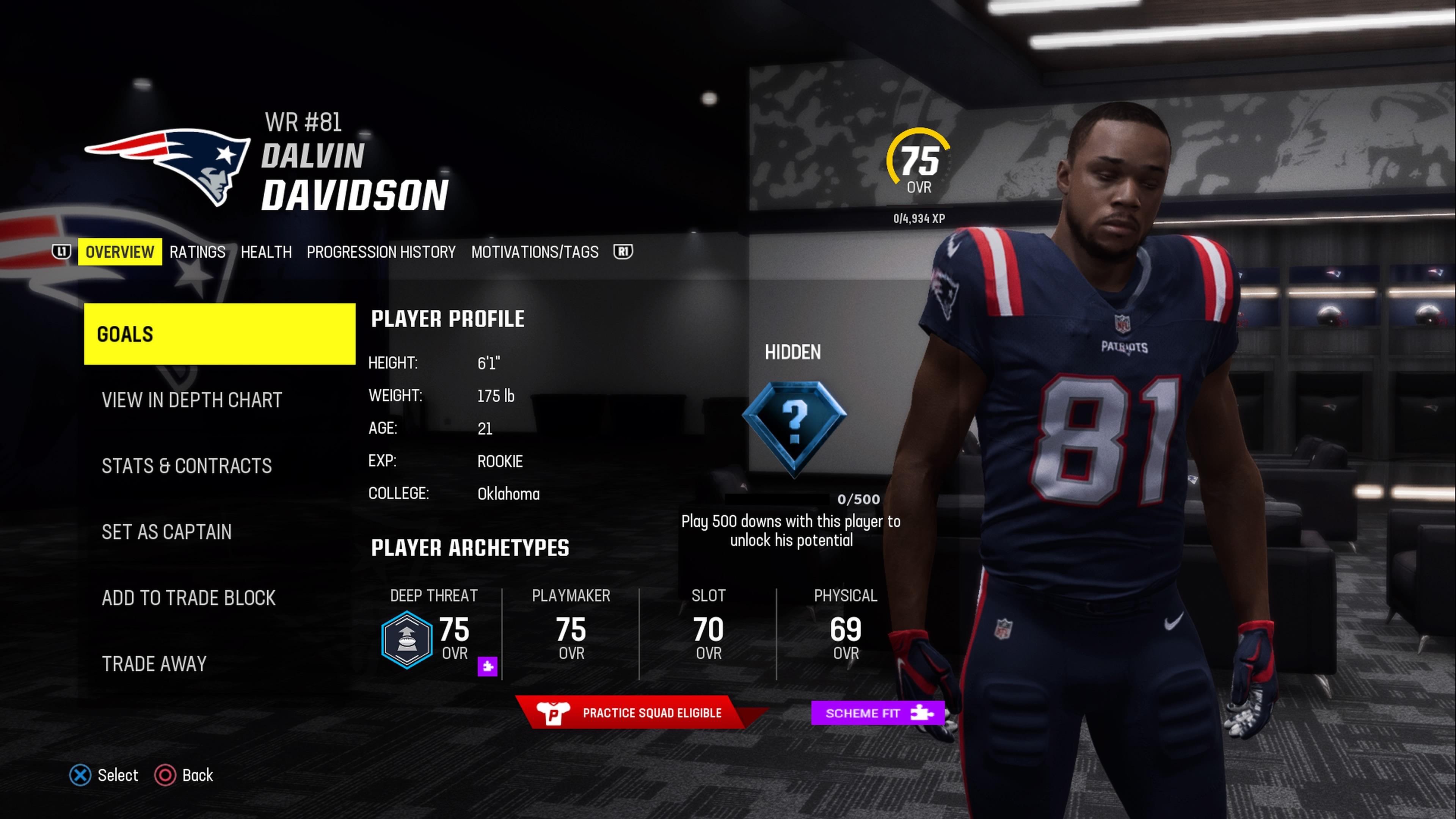Select the Trade Away option
This screenshot has height=819, width=1456.
[x=154, y=664]
